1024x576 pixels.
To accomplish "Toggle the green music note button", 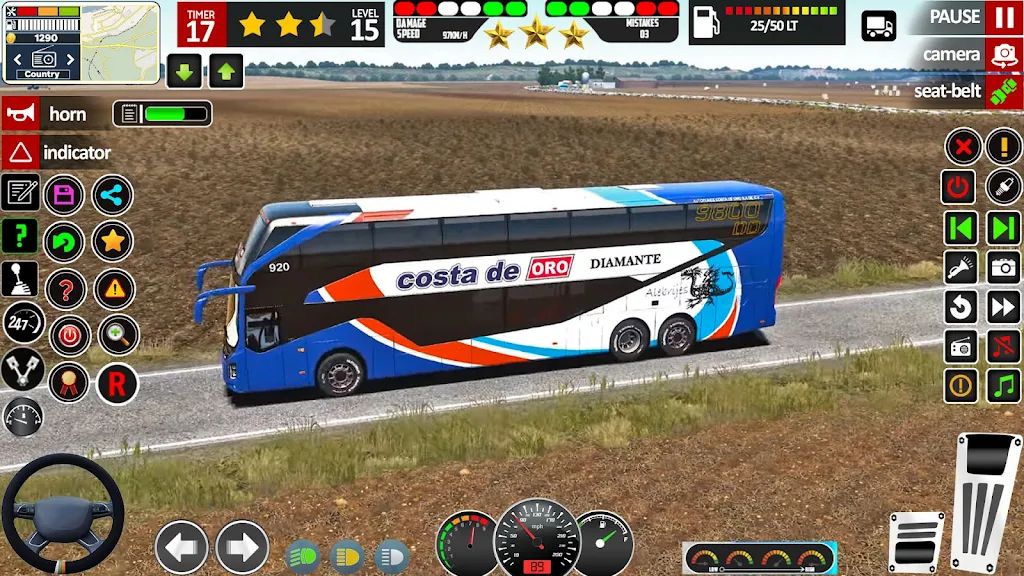I will click(1003, 385).
